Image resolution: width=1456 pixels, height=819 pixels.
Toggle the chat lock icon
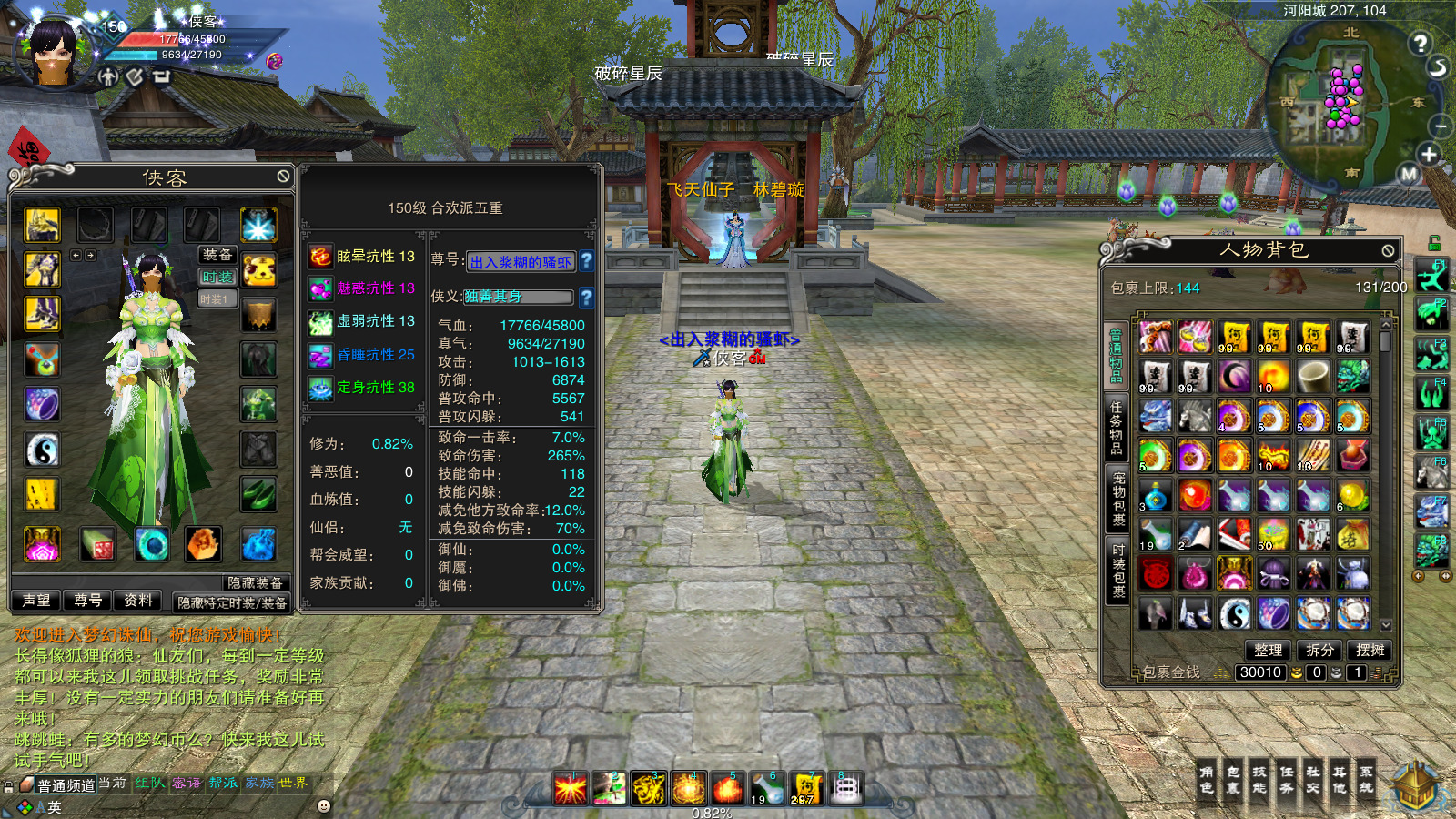click(x=9, y=786)
